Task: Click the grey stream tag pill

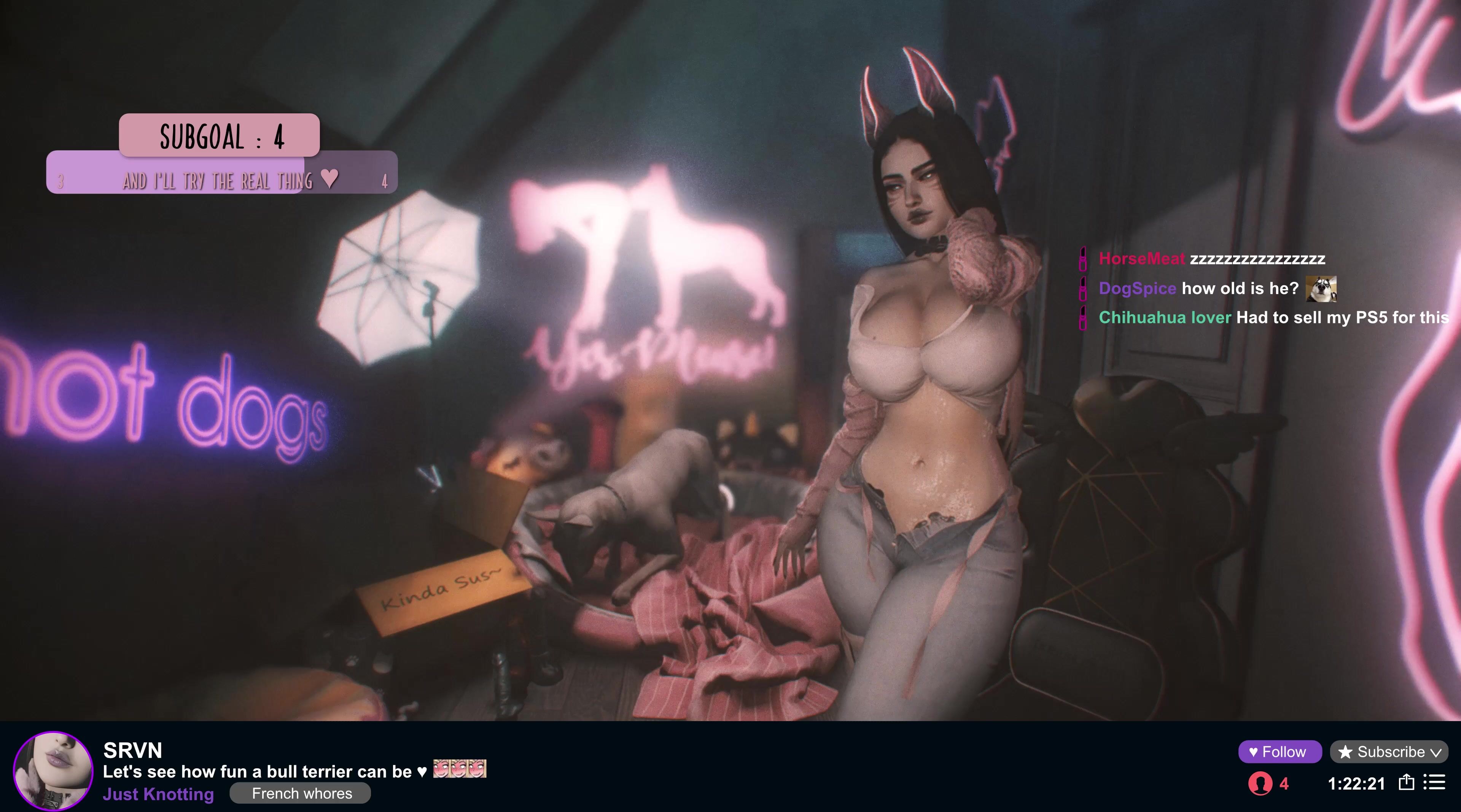Action: (x=301, y=793)
